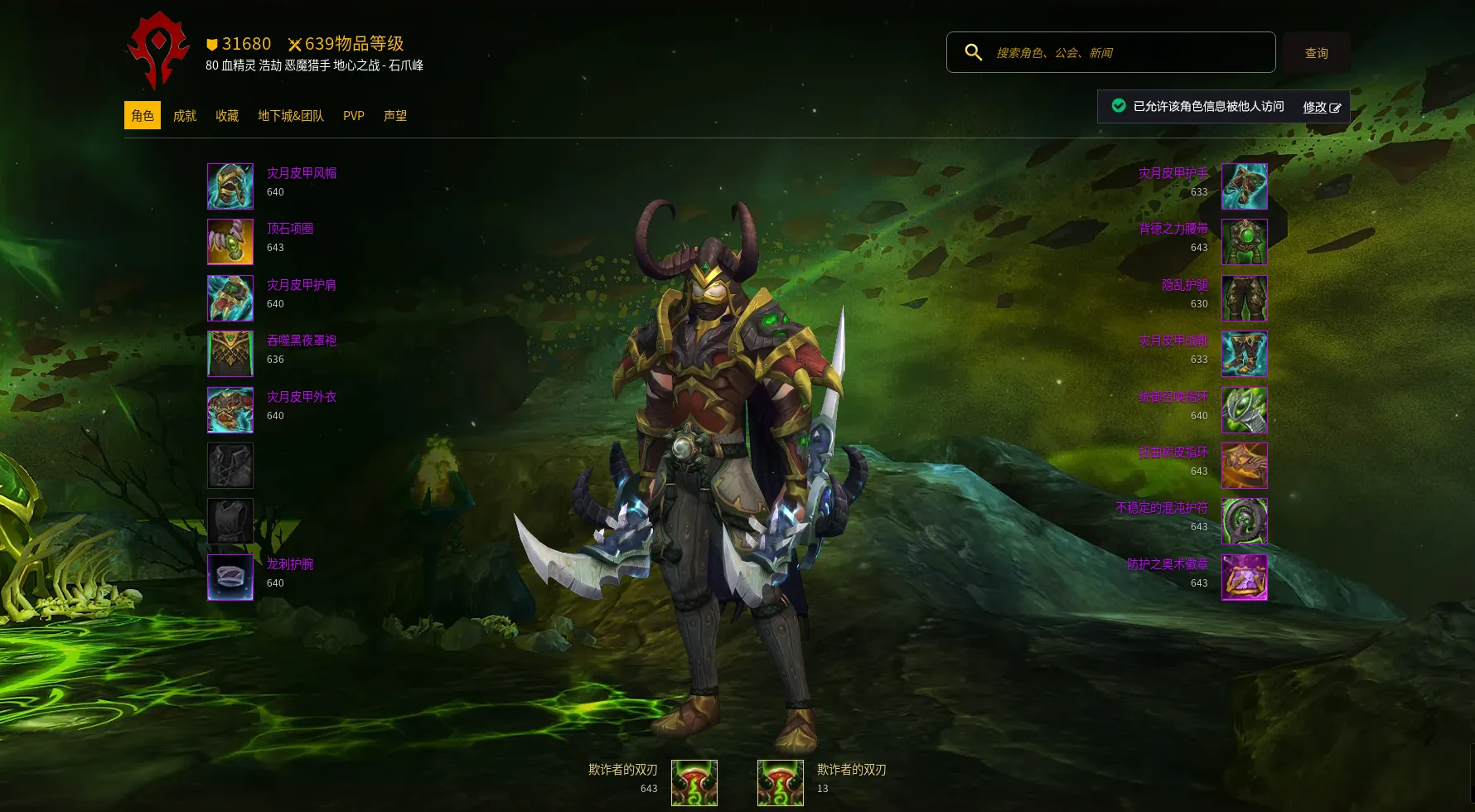Inspect the 不稳定的混沌护符 trinket icon
Viewport: 1475px width, 812px height.
(1244, 521)
